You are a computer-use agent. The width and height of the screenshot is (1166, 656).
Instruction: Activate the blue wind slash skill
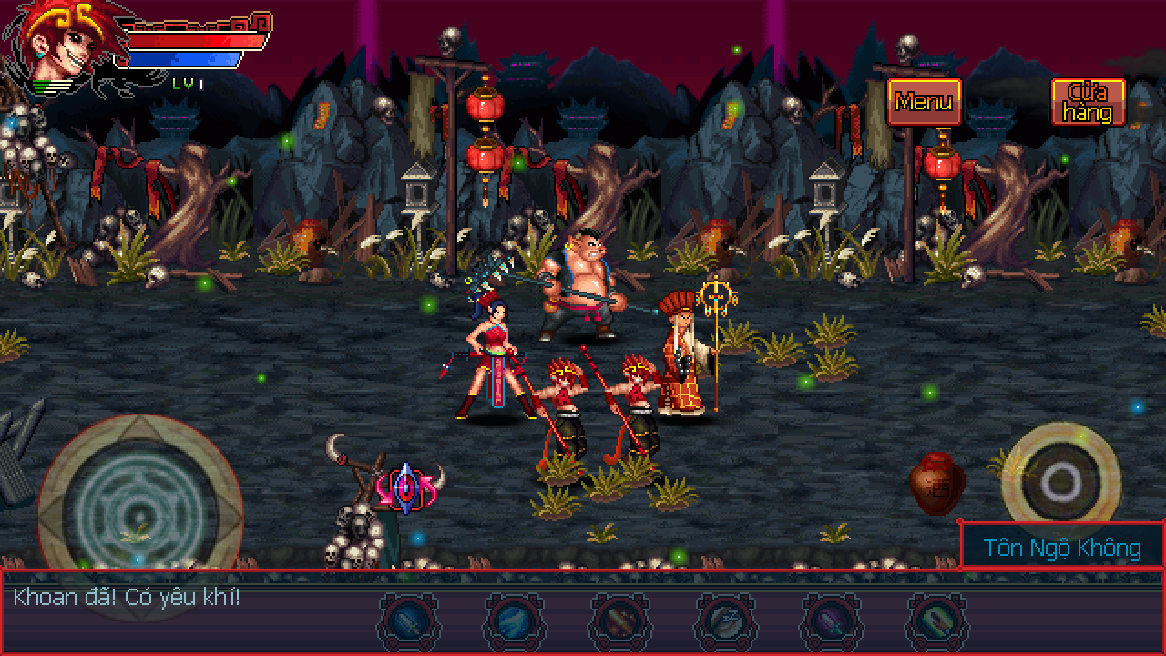(x=515, y=620)
